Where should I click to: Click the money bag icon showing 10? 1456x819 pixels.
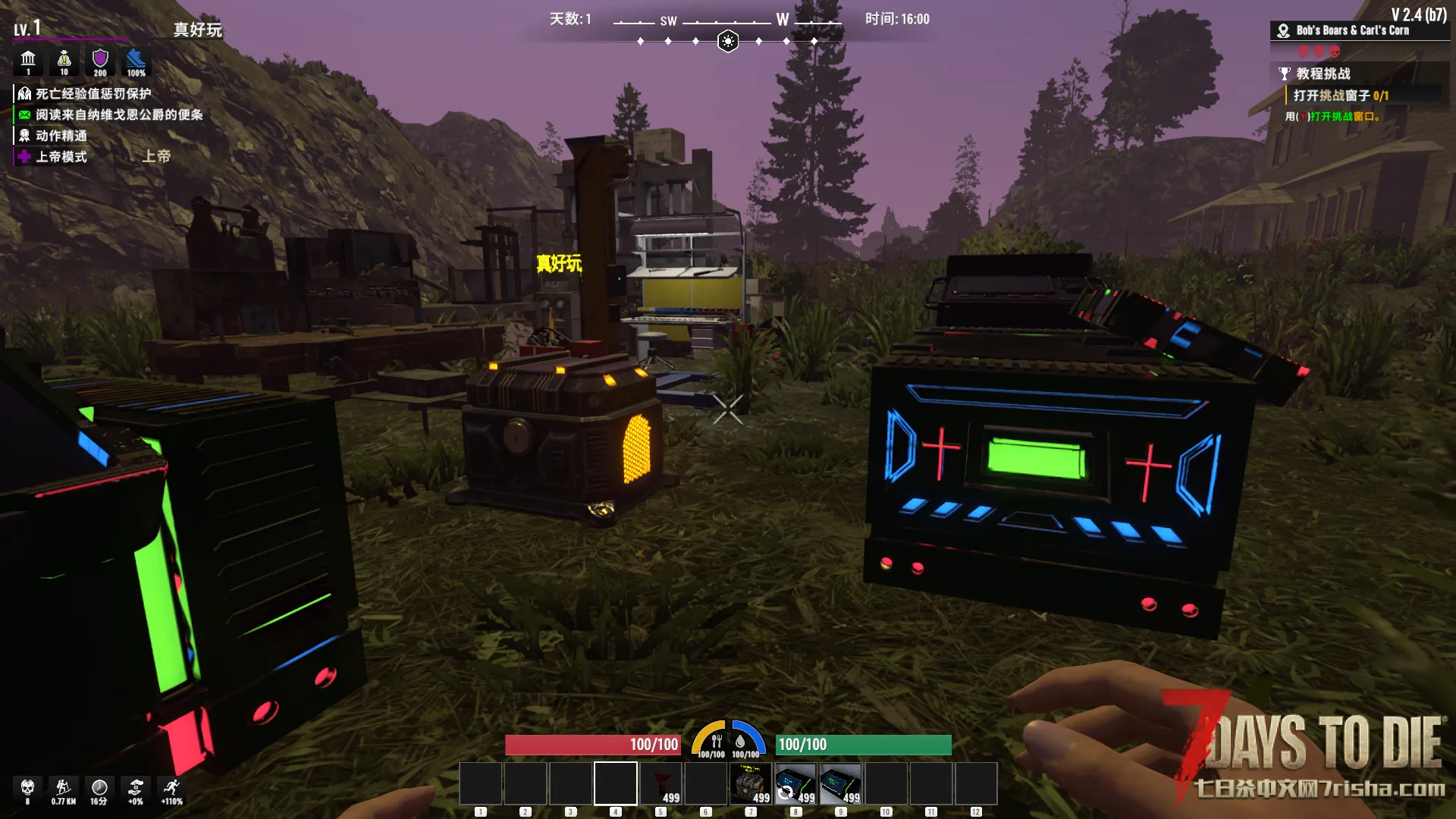pos(64,60)
